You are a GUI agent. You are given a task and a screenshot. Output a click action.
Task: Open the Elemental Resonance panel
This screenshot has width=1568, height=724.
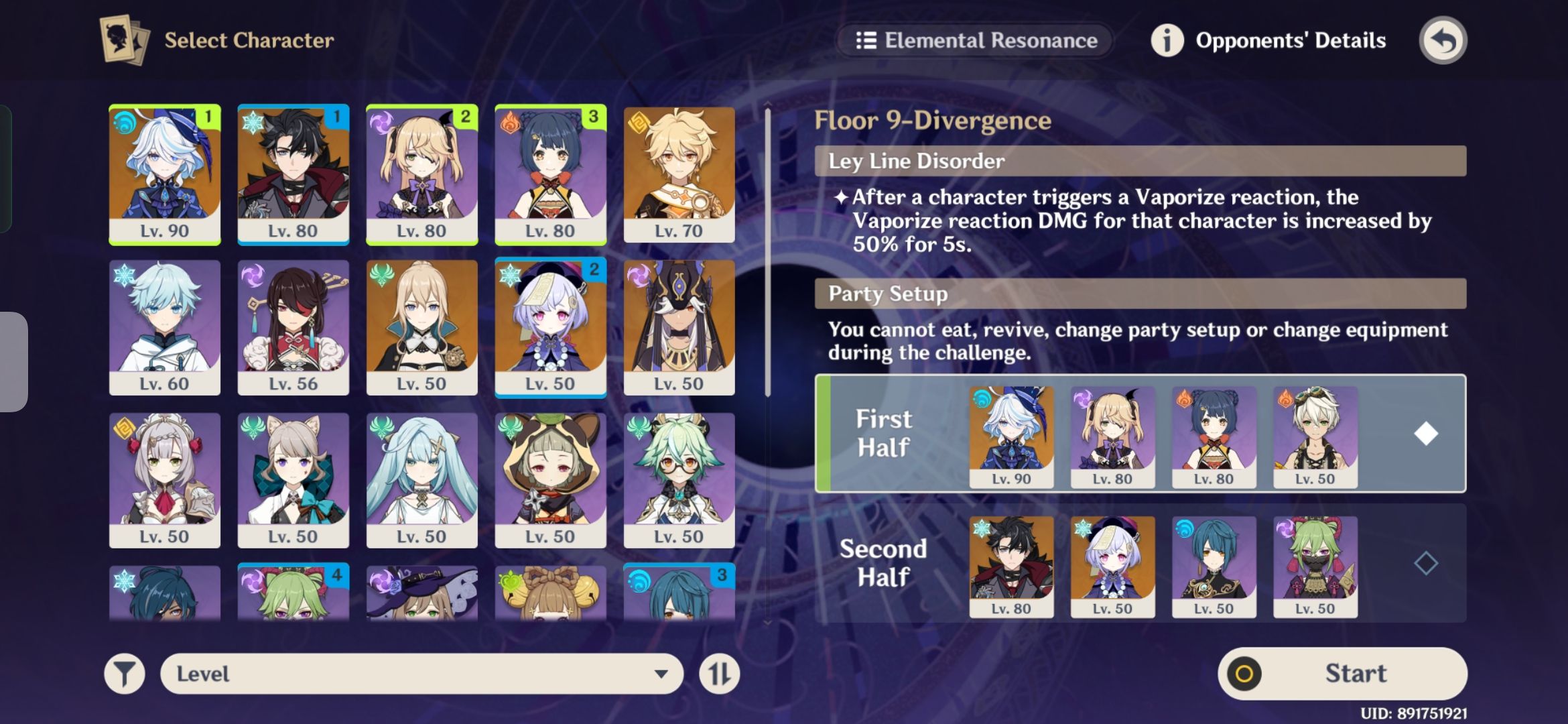[x=975, y=40]
